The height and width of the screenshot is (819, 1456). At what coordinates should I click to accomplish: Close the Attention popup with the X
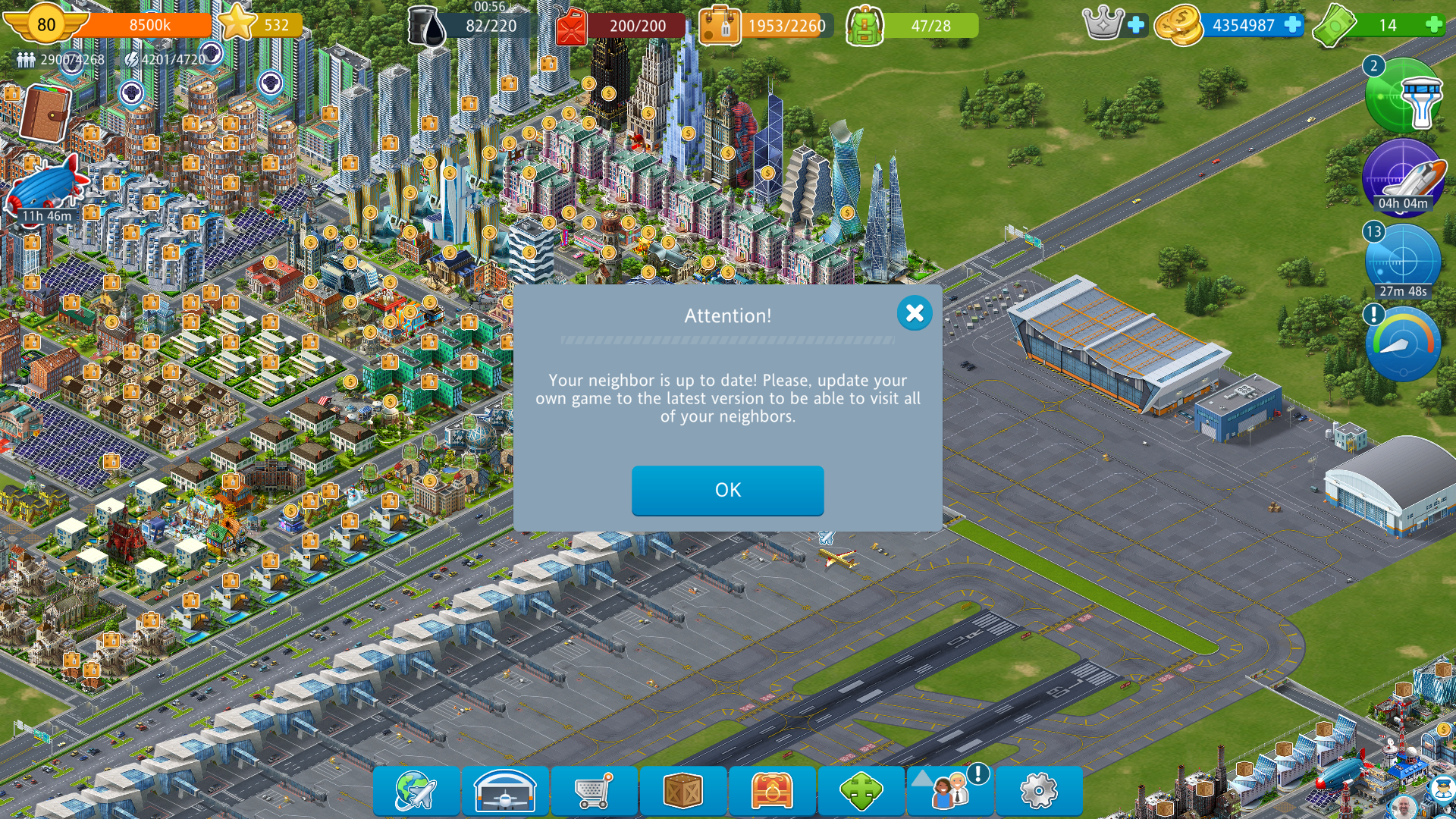[x=915, y=312]
